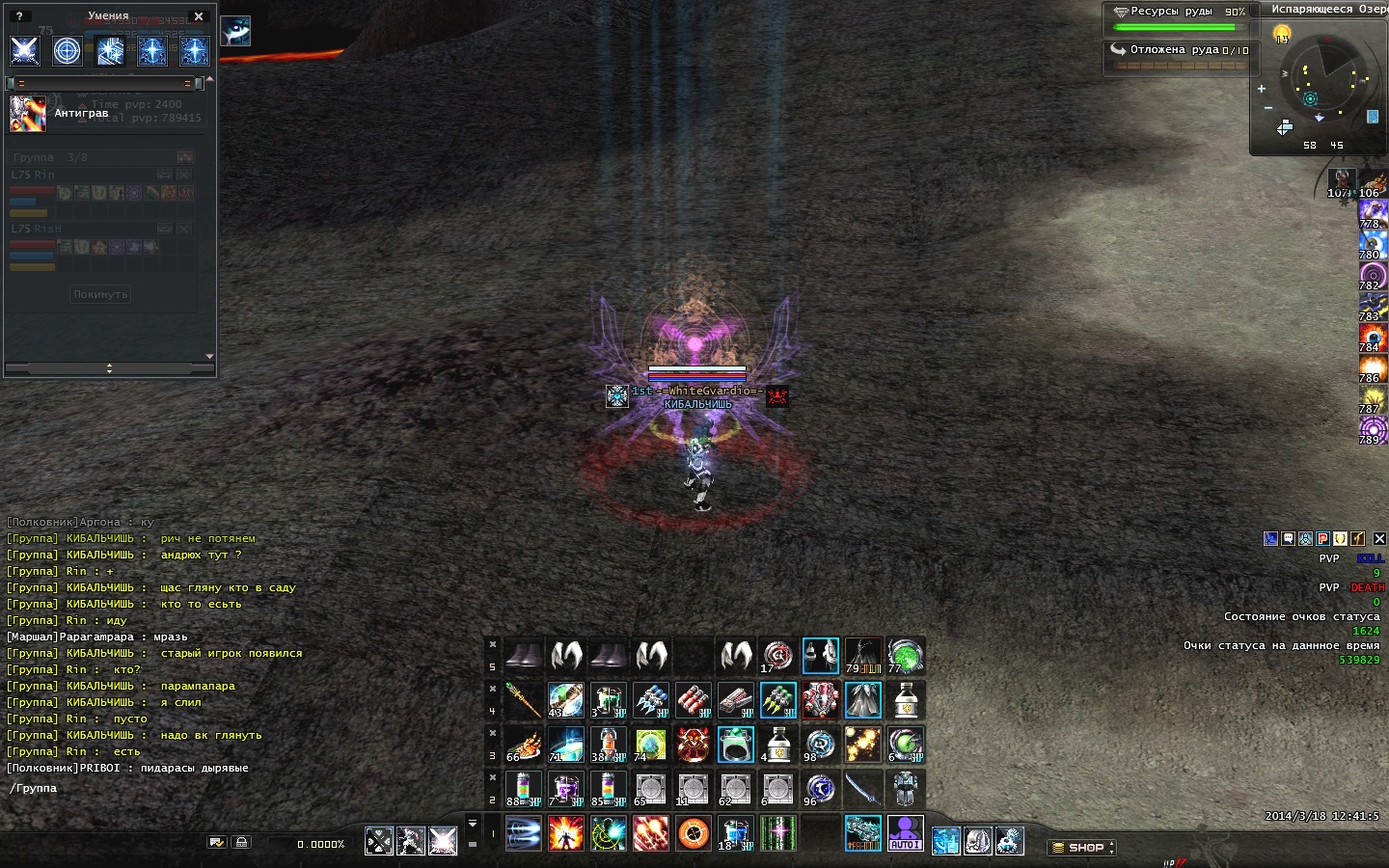Use the red horned demon mask item
This screenshot has width=1389, height=868.
coord(693,745)
